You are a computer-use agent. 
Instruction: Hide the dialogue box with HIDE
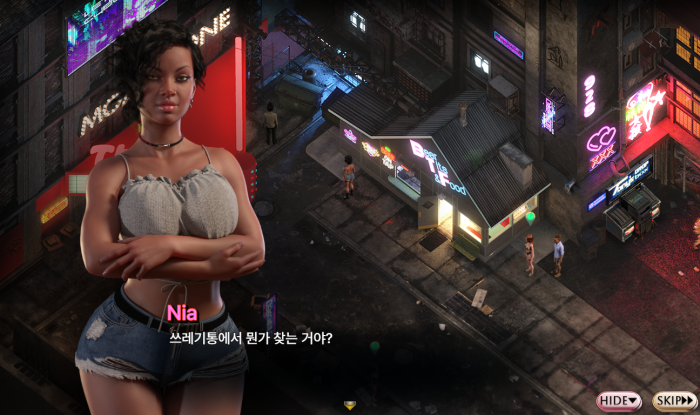[x=619, y=400]
